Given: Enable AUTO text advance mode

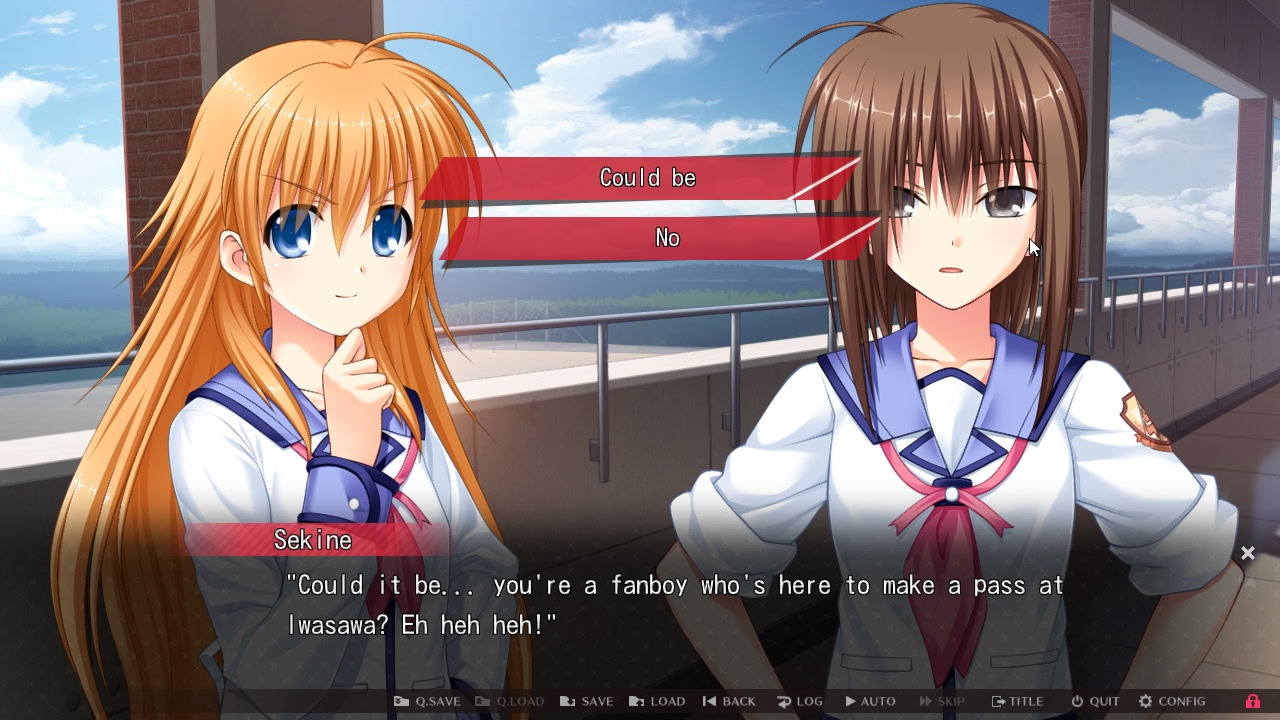Looking at the screenshot, I should 869,701.
